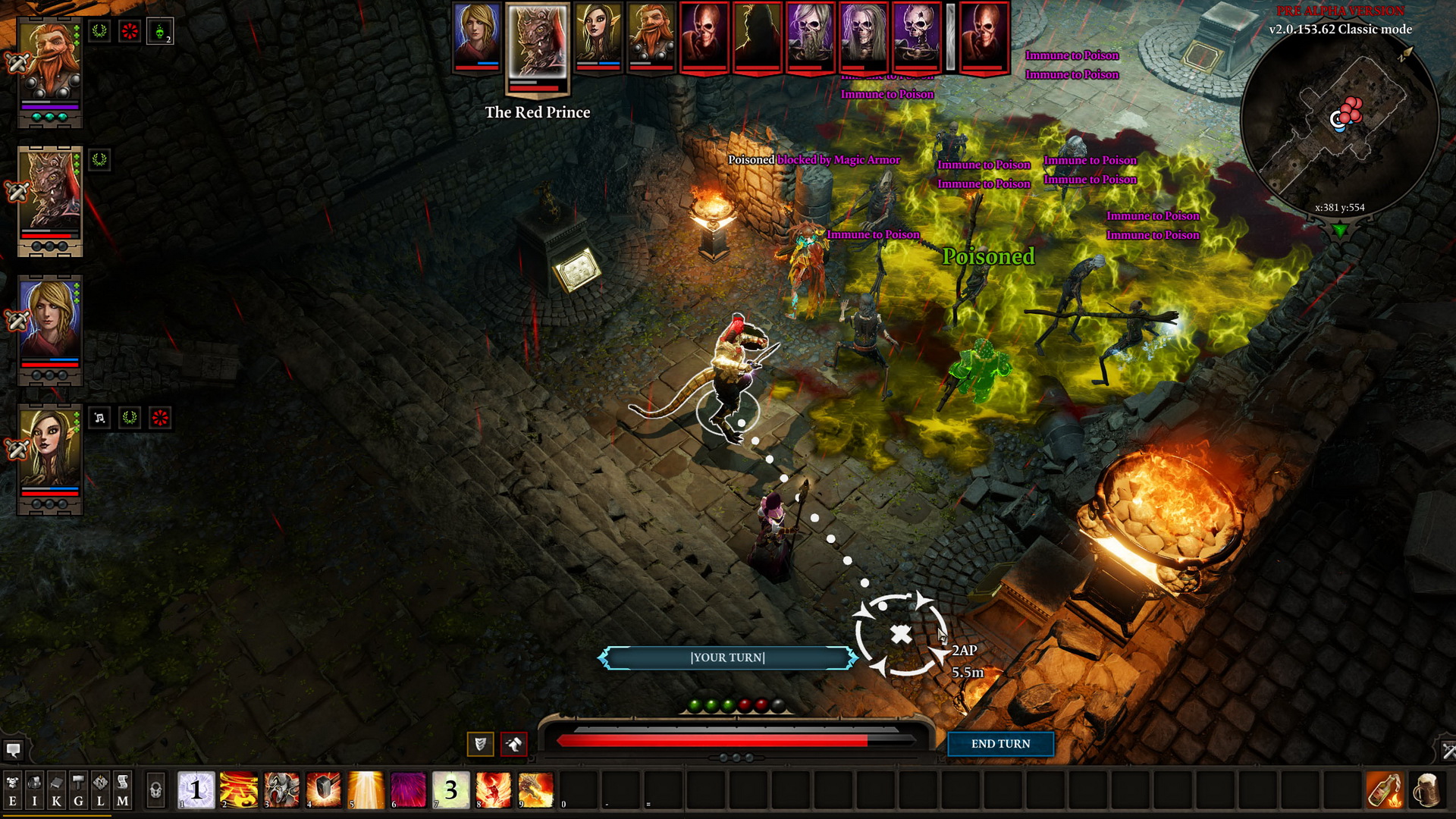
Task: Open the inventory backpack (I)
Action: coord(34,790)
